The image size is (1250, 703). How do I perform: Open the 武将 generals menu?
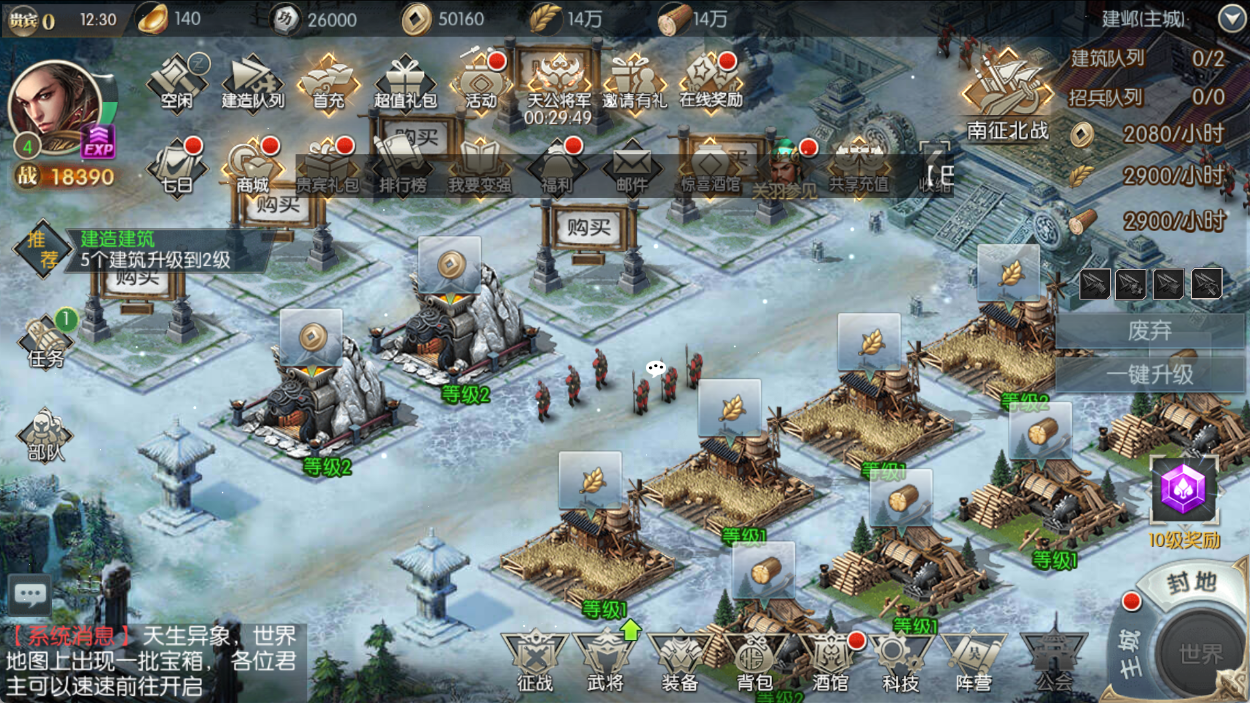[605, 662]
